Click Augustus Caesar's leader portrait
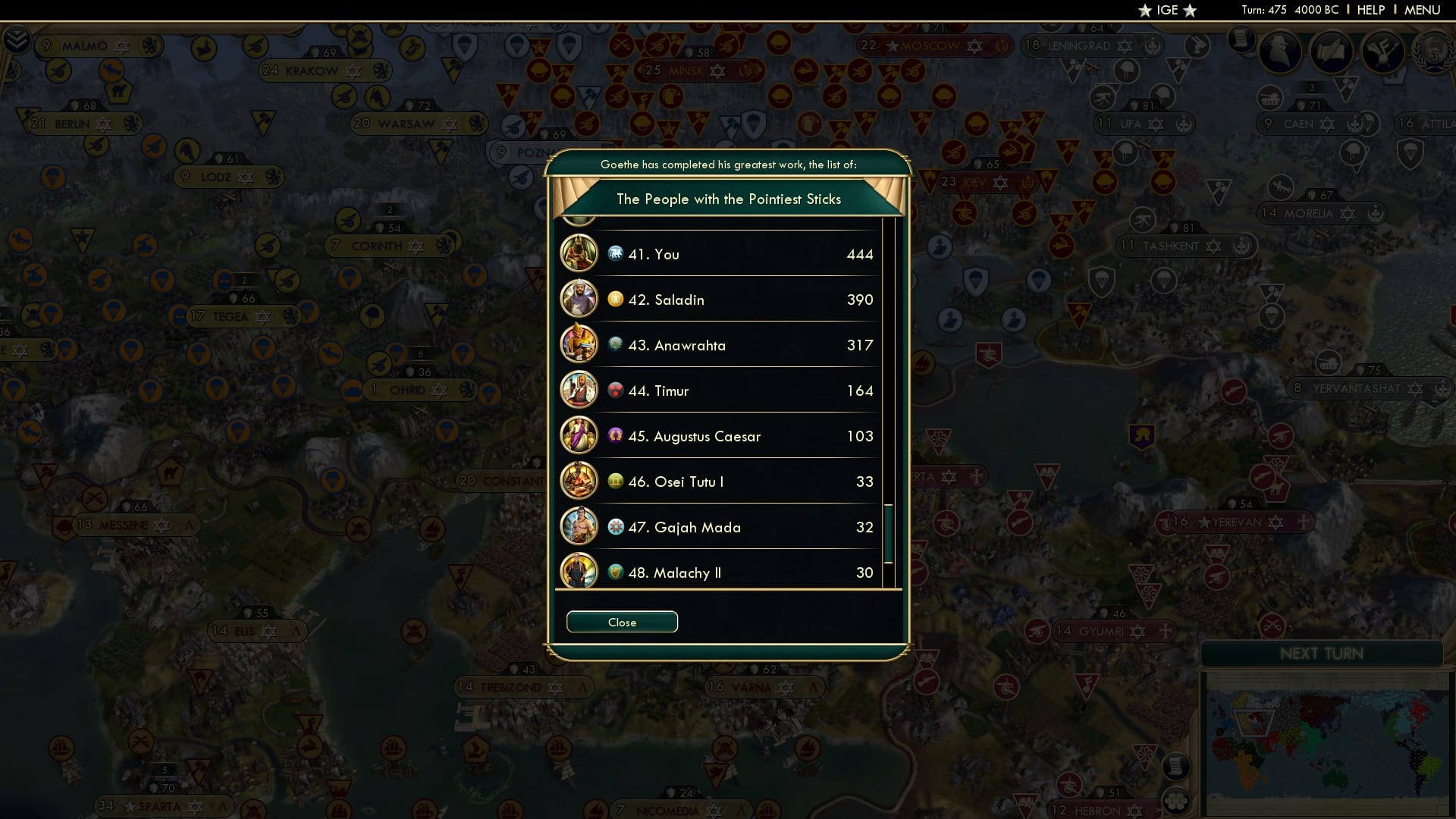This screenshot has height=819, width=1456. (579, 436)
